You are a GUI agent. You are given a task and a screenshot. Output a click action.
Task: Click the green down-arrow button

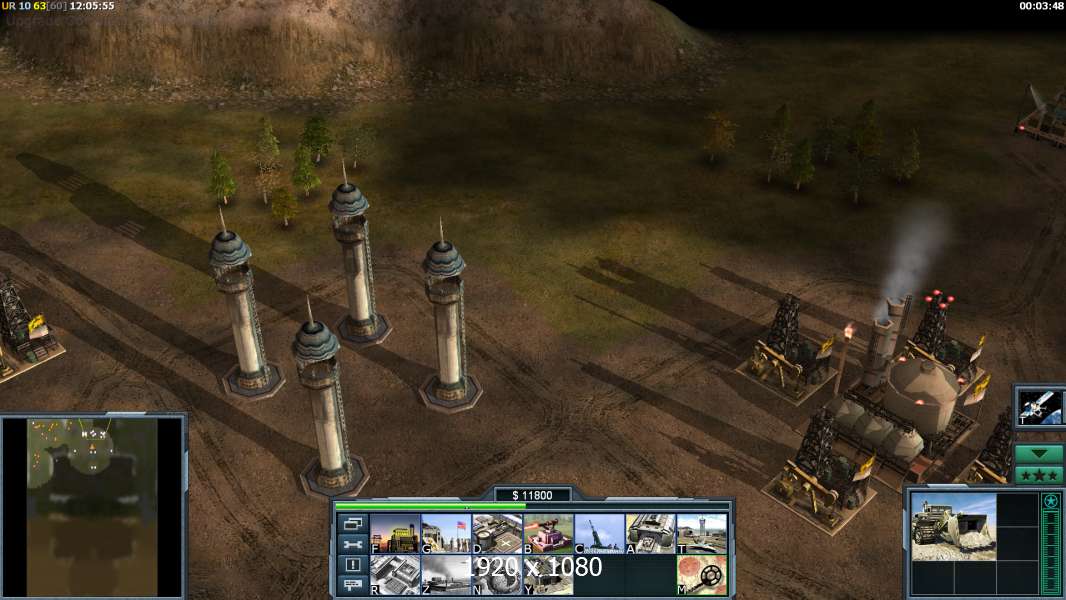pos(1039,454)
